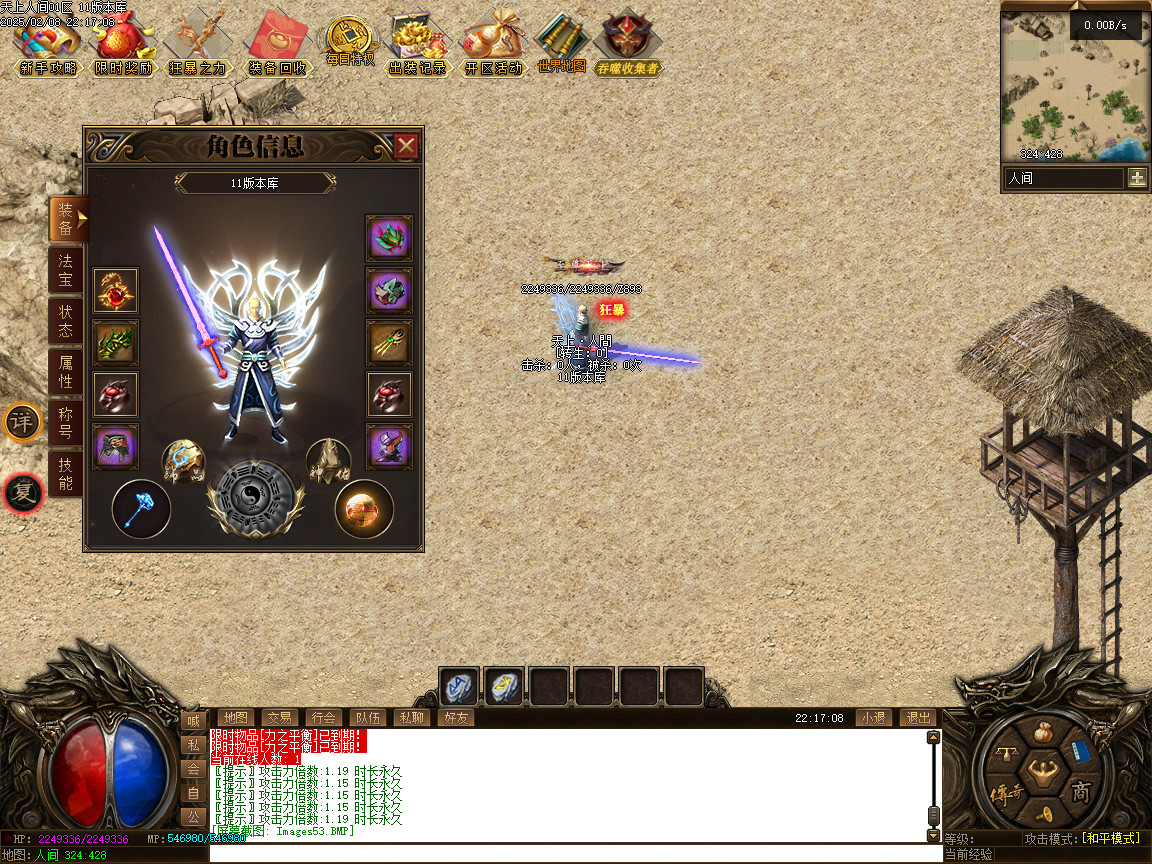Open the 商 shop button
Viewport: 1152px width, 864px height.
[1081, 793]
